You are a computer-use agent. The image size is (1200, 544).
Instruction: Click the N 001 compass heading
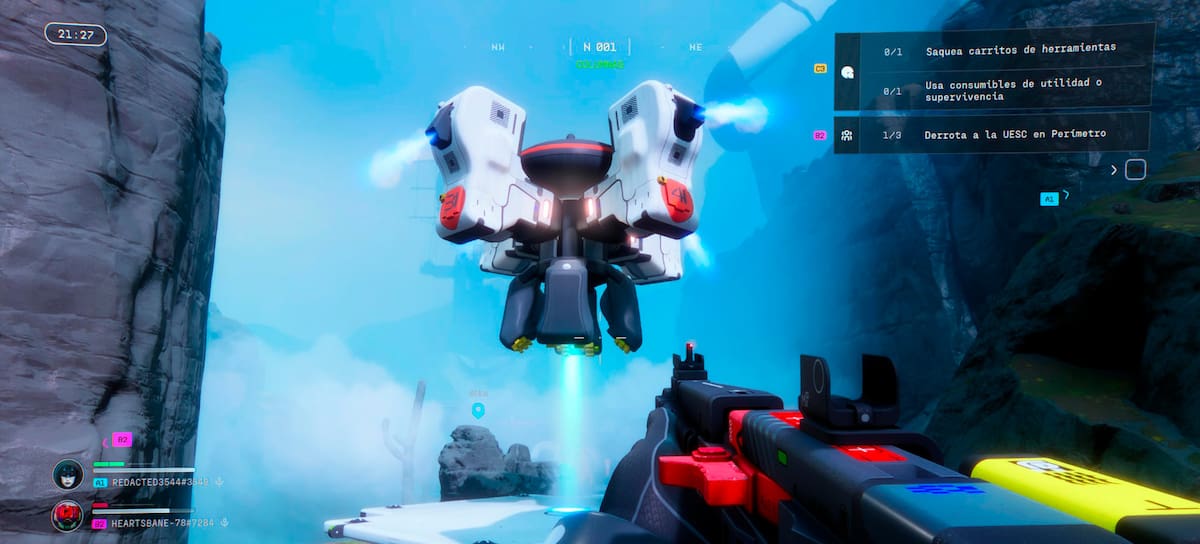(600, 47)
